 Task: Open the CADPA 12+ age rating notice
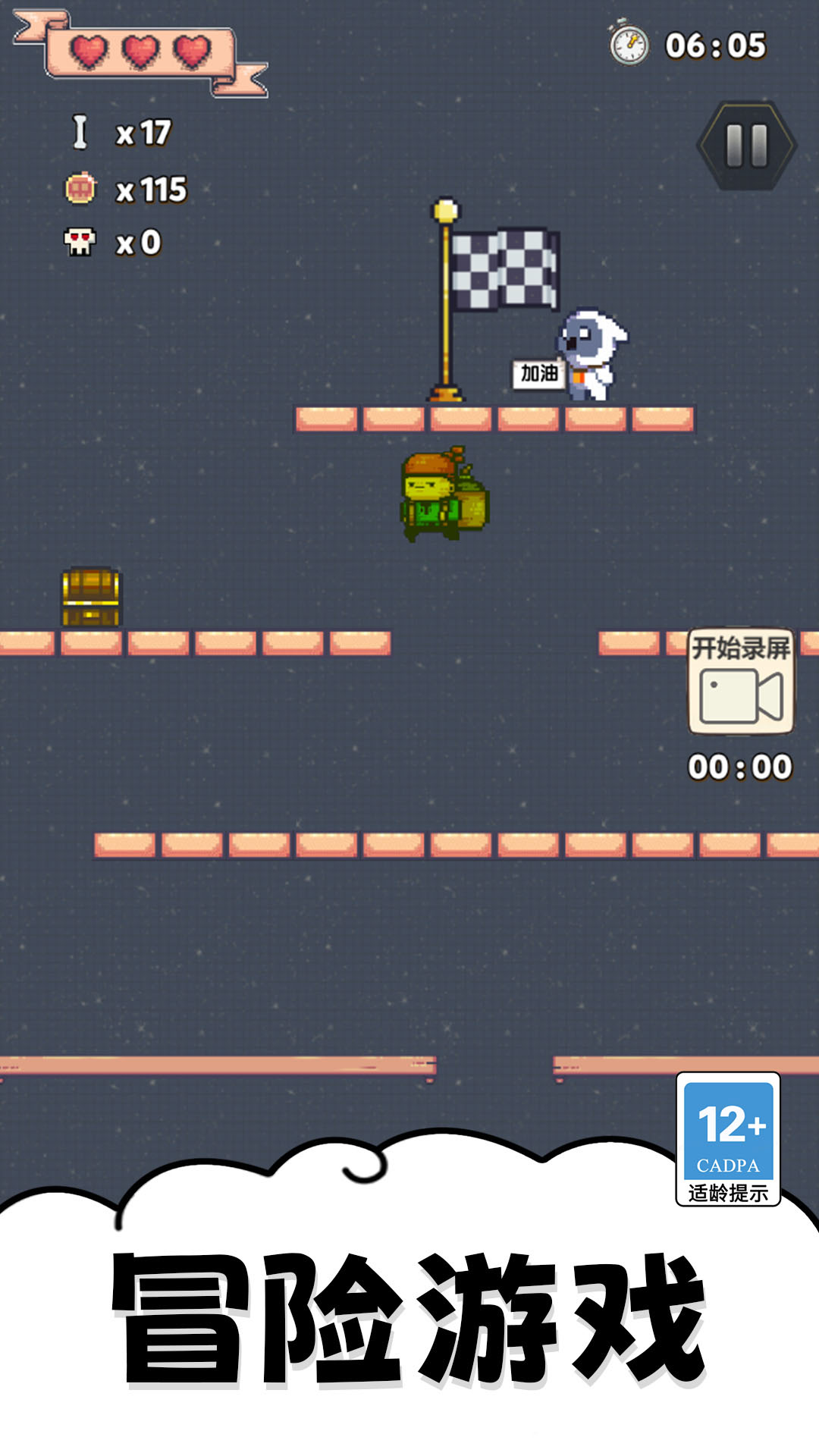pyautogui.click(x=728, y=1138)
